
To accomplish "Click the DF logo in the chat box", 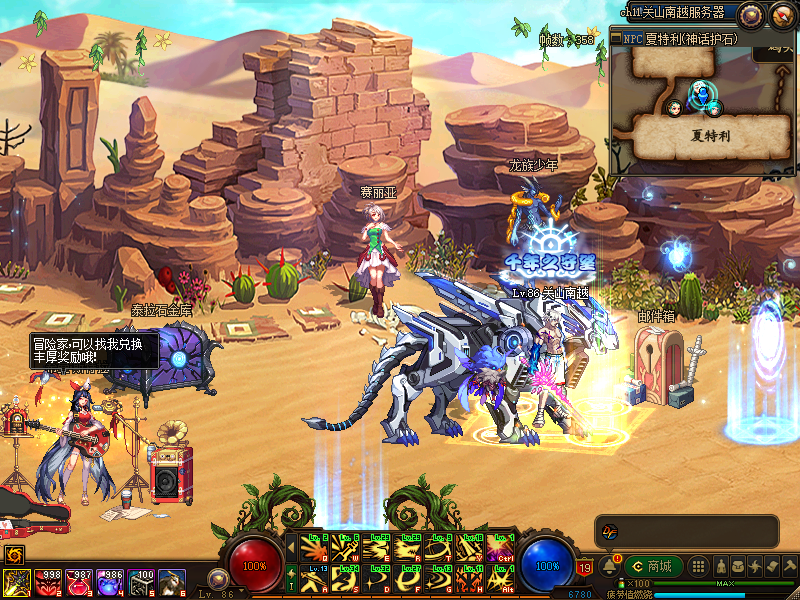I will click(x=609, y=531).
